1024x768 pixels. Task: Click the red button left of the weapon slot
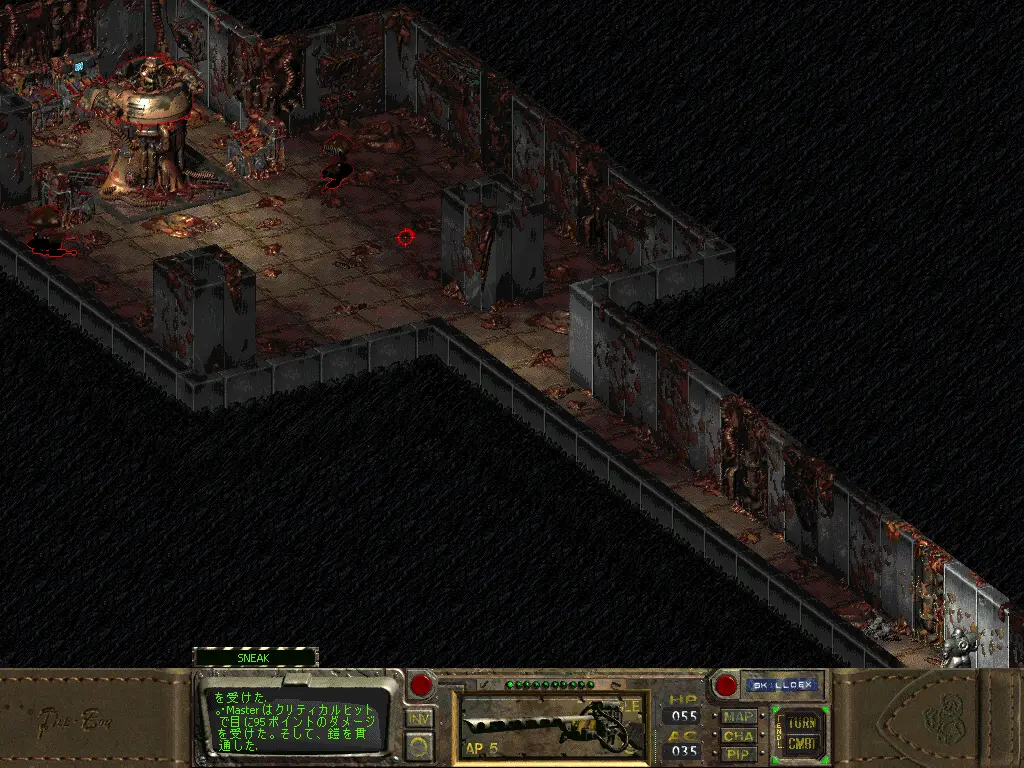click(x=422, y=686)
